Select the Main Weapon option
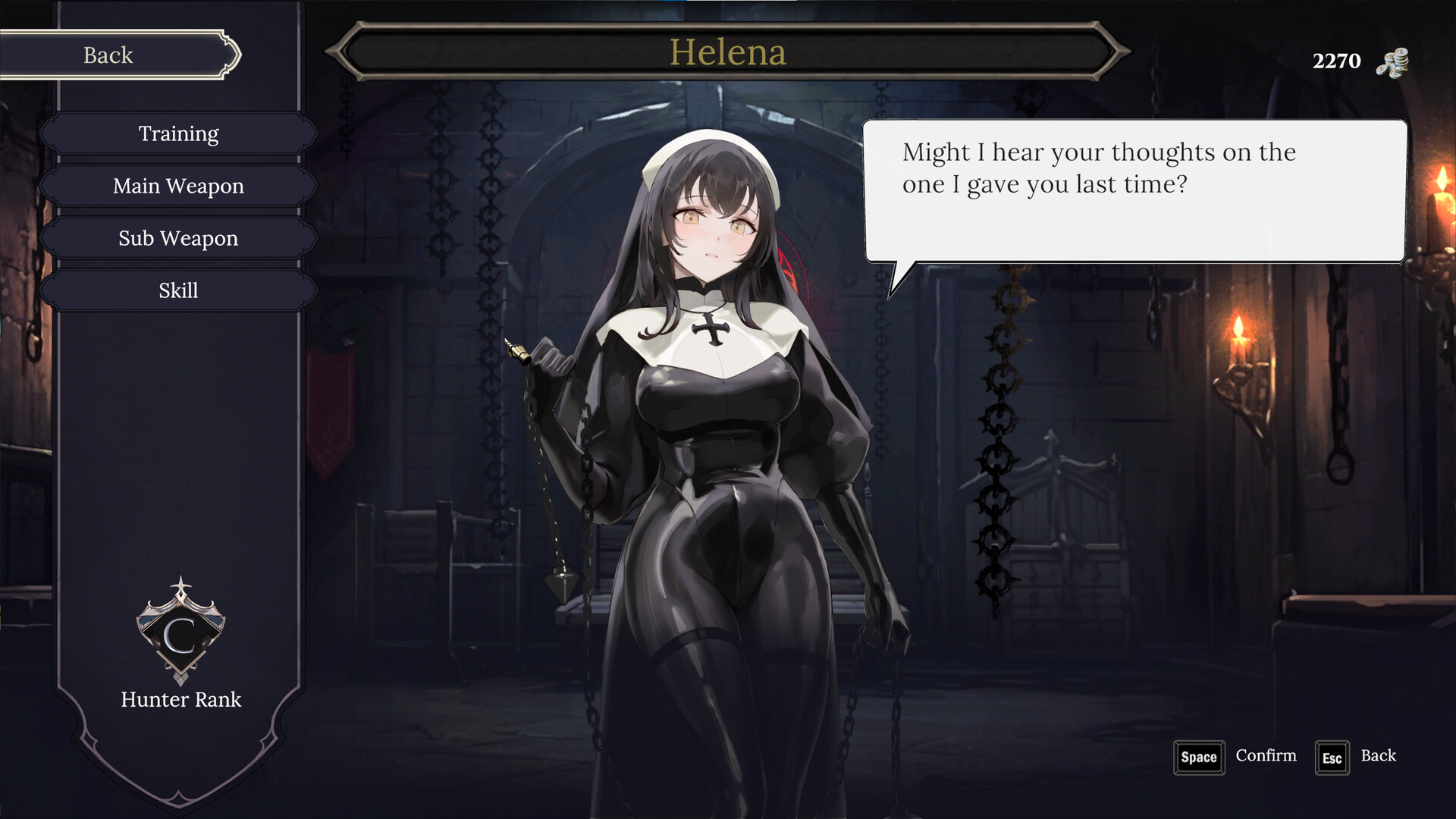This screenshot has width=1456, height=819. 178,187
